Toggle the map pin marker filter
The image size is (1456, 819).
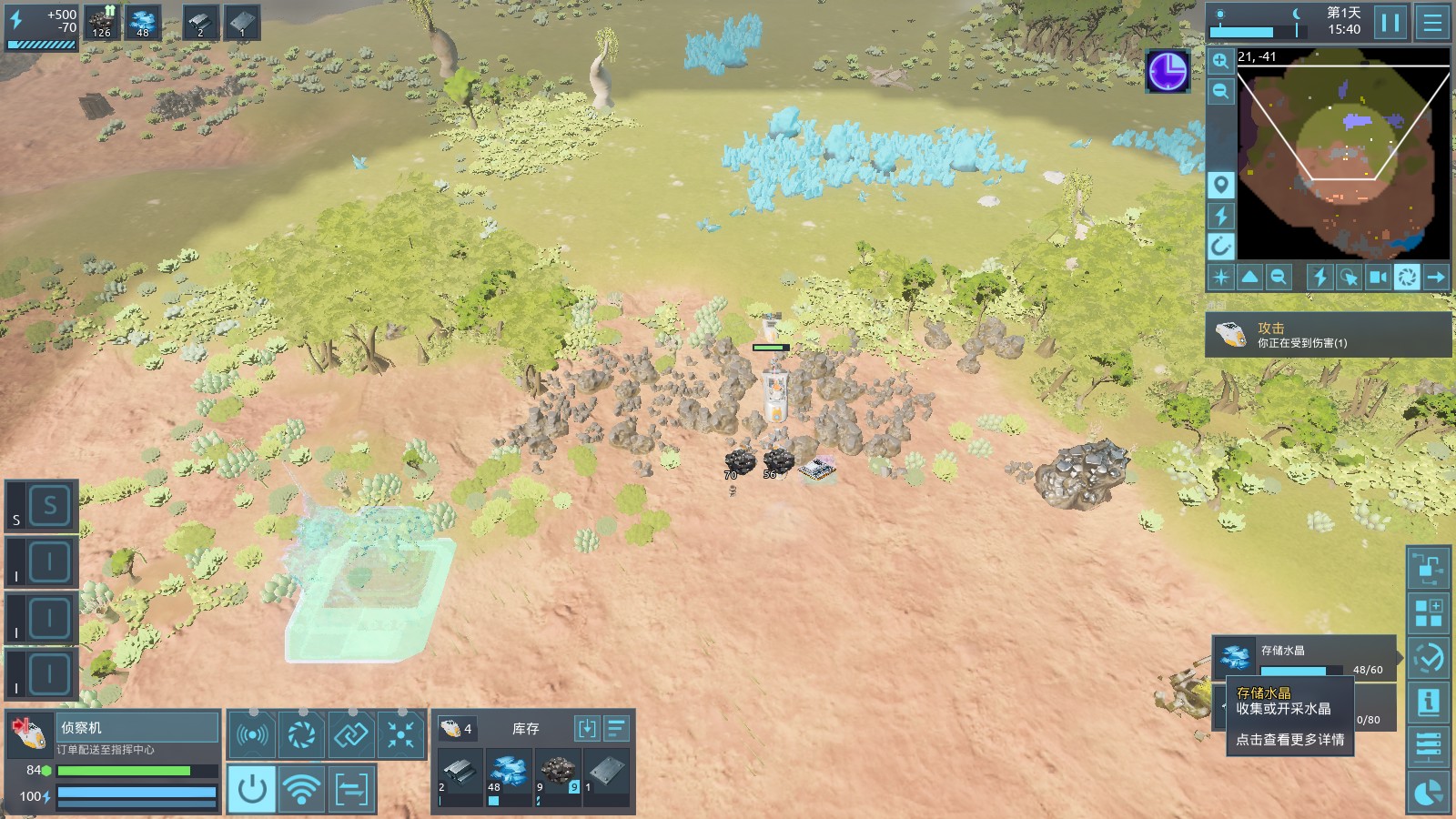click(x=1220, y=185)
